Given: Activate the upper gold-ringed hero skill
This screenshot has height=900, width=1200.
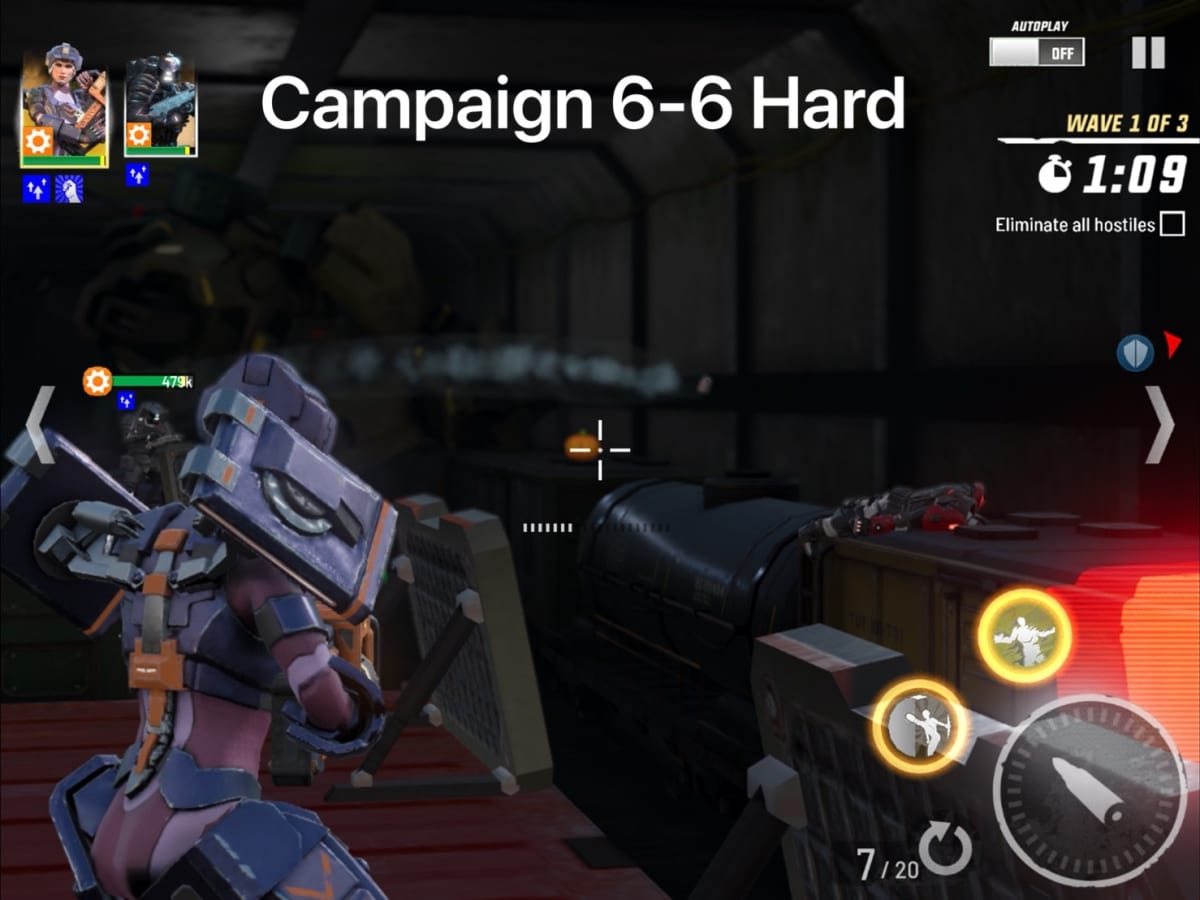Looking at the screenshot, I should click(1024, 636).
